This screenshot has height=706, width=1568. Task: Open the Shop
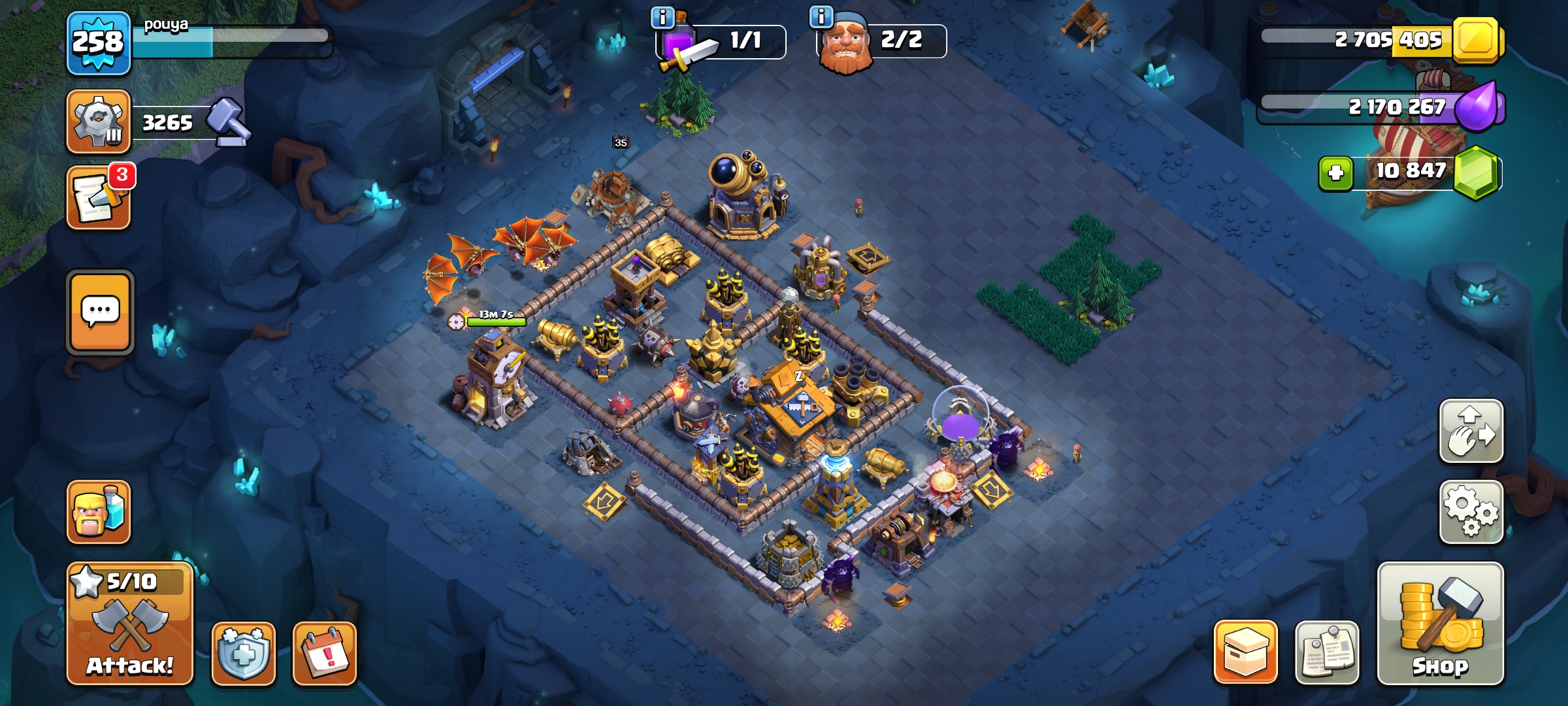coord(1440,624)
